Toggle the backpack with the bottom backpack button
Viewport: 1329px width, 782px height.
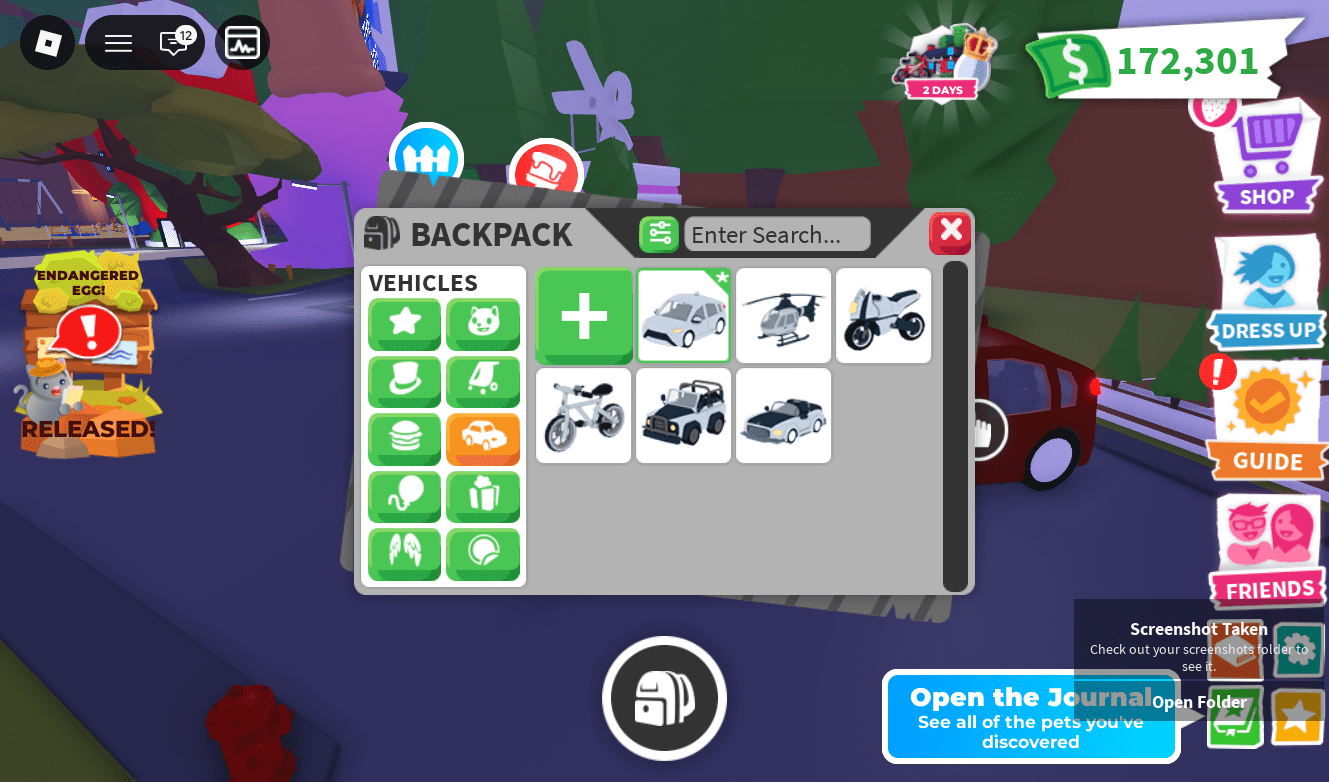pyautogui.click(x=664, y=698)
